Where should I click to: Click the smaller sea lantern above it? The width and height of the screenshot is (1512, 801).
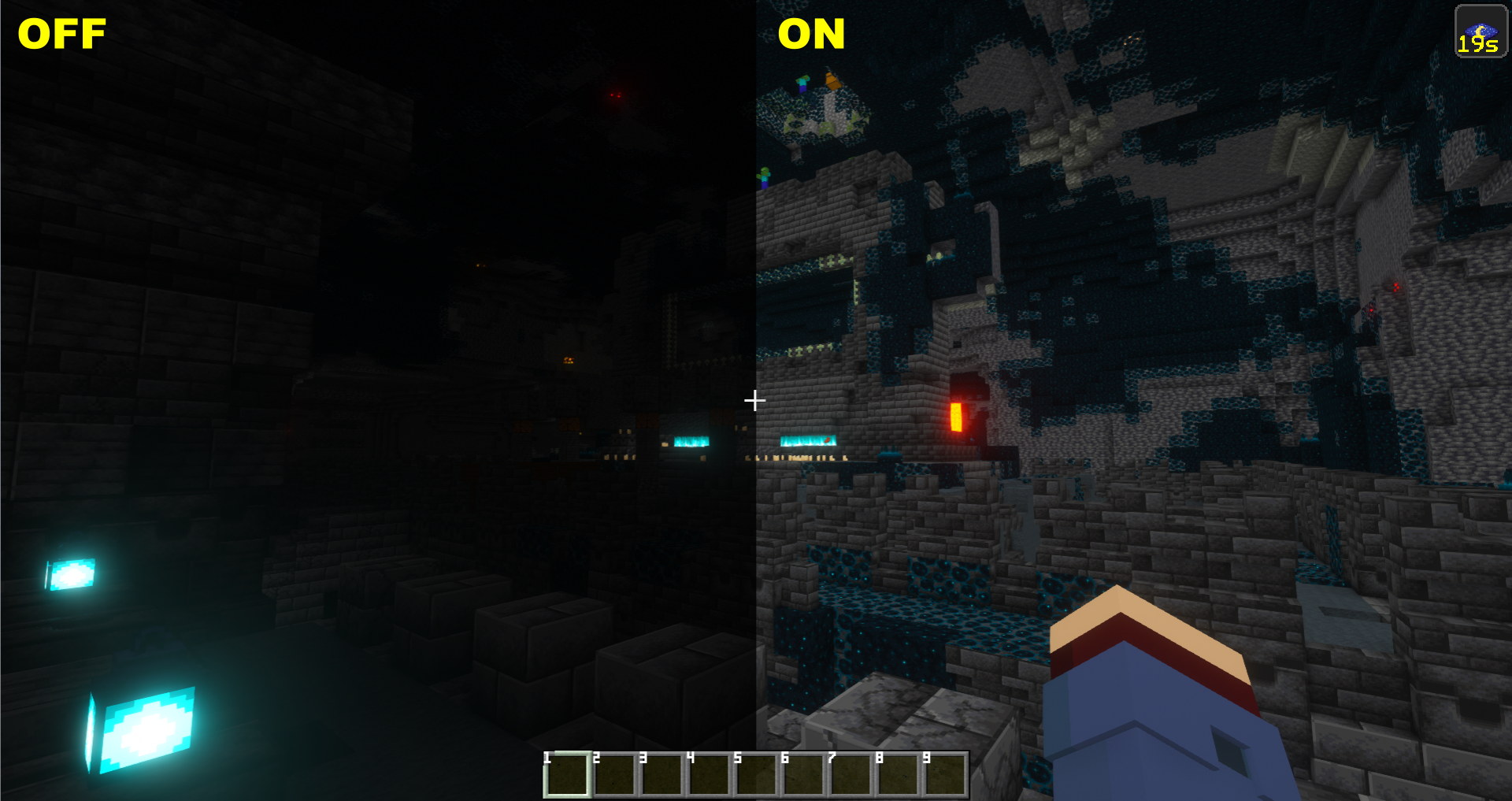(72, 575)
